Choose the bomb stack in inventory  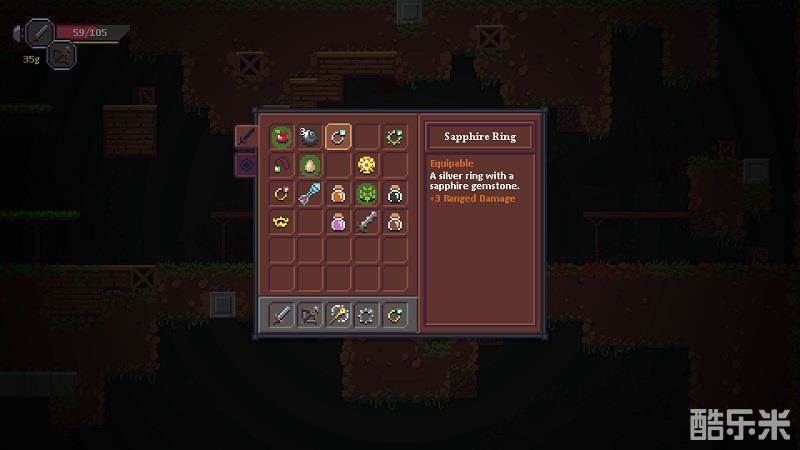(x=310, y=136)
